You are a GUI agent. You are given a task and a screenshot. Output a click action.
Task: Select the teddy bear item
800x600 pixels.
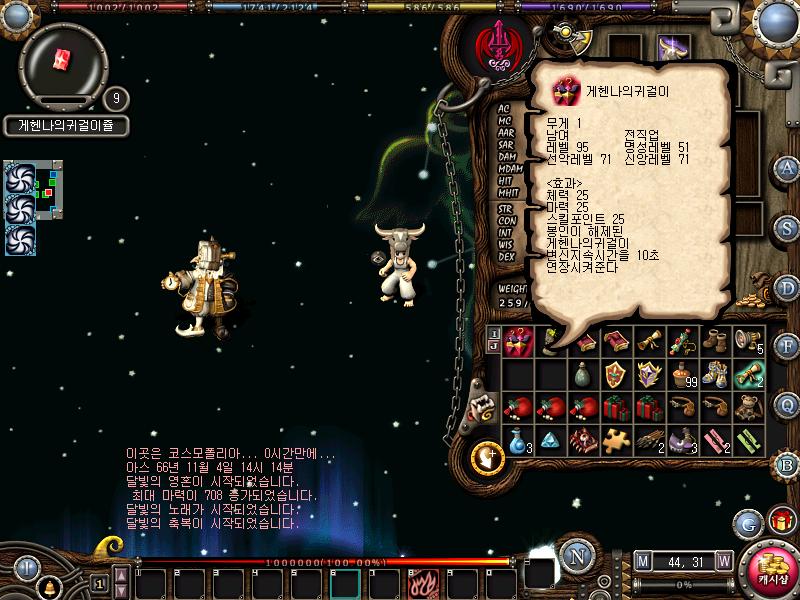click(x=746, y=406)
